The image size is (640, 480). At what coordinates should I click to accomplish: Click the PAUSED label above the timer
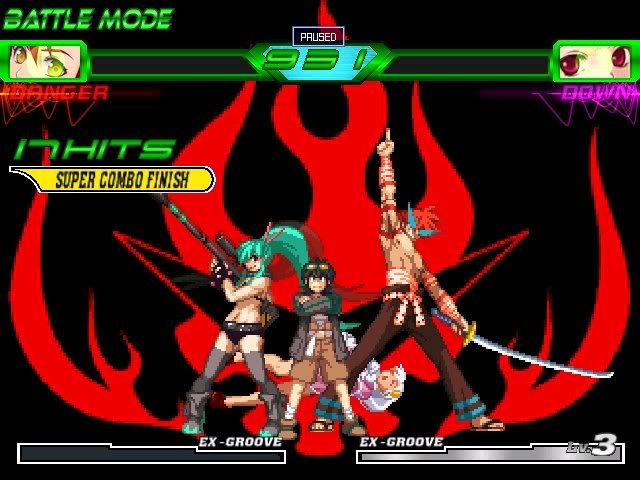tap(319, 36)
